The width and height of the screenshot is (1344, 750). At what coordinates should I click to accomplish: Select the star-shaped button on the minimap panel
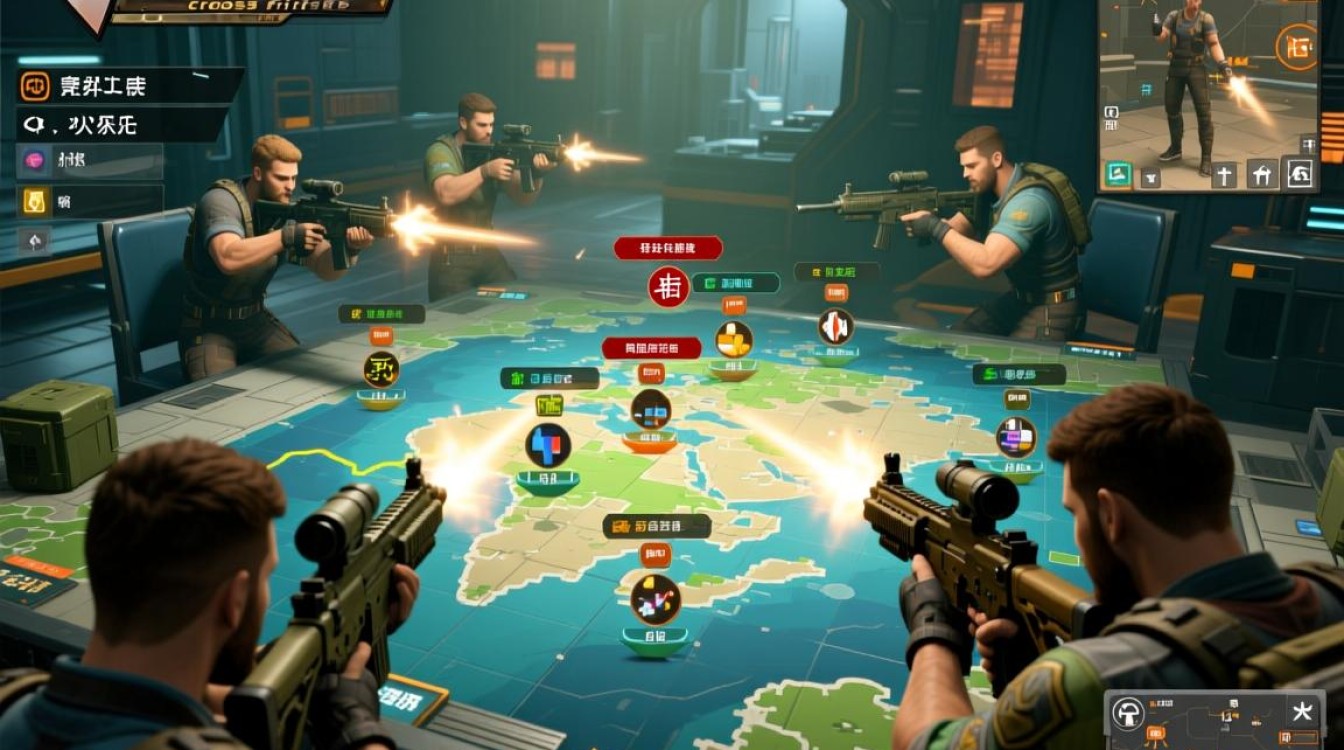coord(1301,712)
